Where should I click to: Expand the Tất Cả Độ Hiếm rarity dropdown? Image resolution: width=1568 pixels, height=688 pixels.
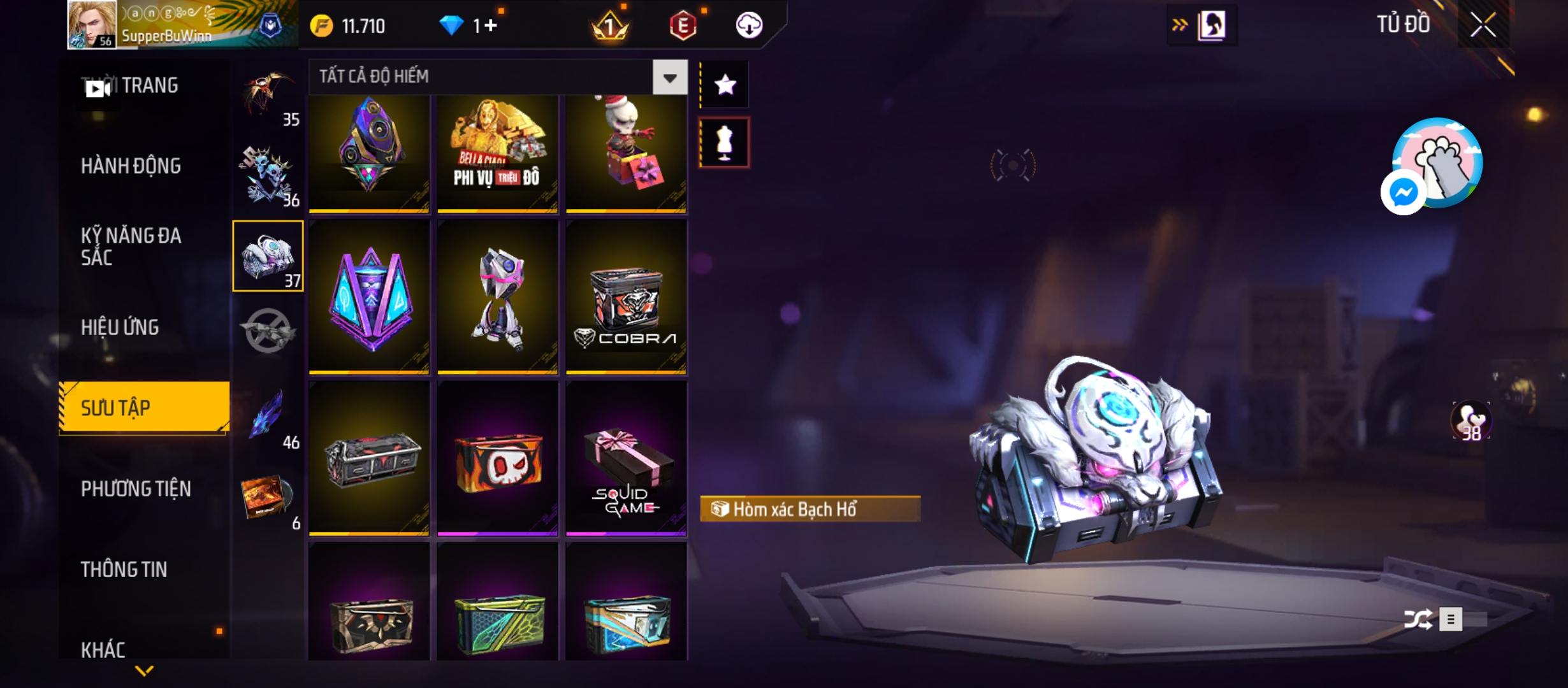click(x=670, y=78)
